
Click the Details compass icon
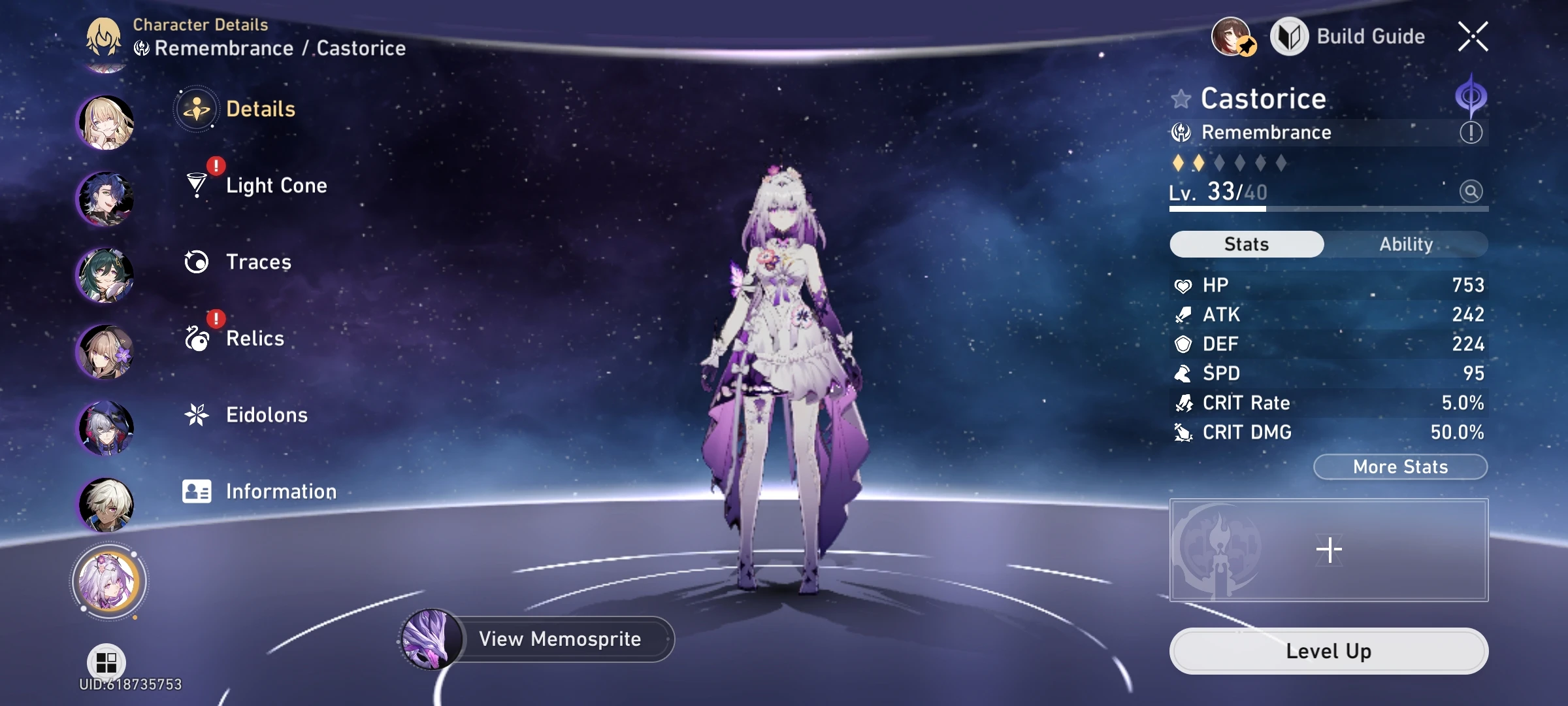(195, 109)
